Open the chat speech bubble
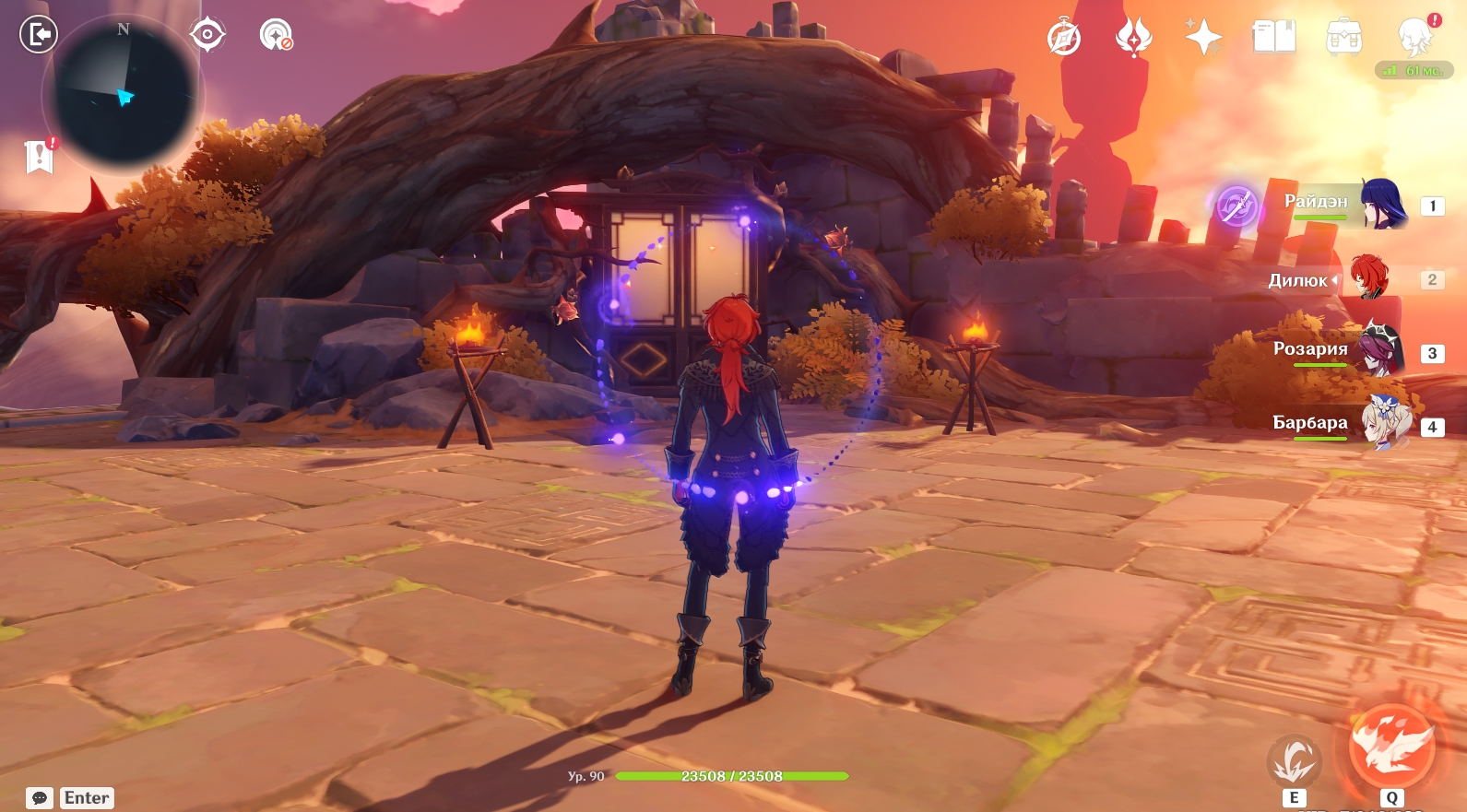 (40, 798)
